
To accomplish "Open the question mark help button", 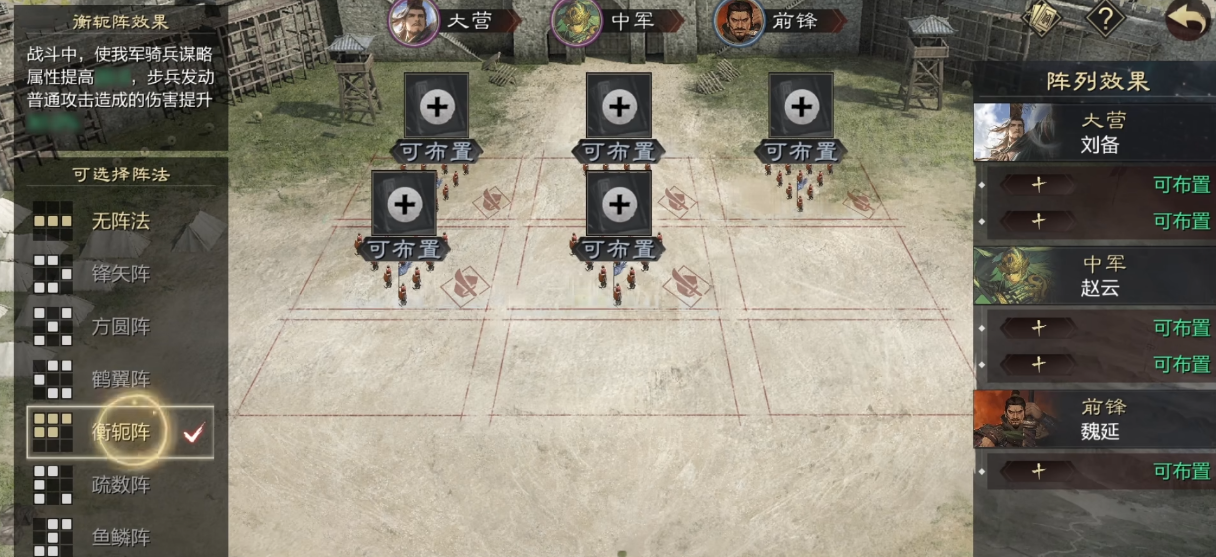I will click(1106, 18).
